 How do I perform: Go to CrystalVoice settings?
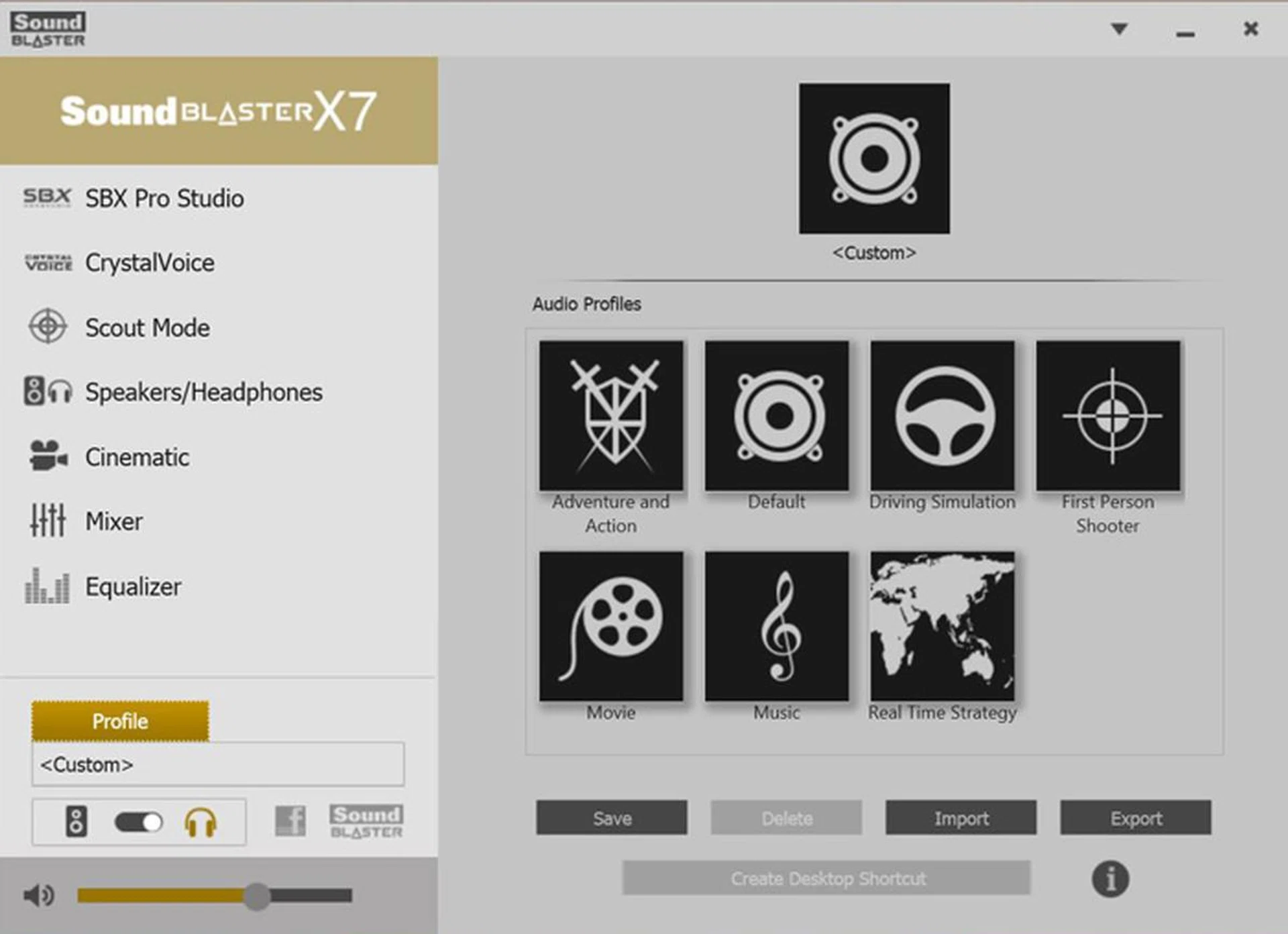150,263
